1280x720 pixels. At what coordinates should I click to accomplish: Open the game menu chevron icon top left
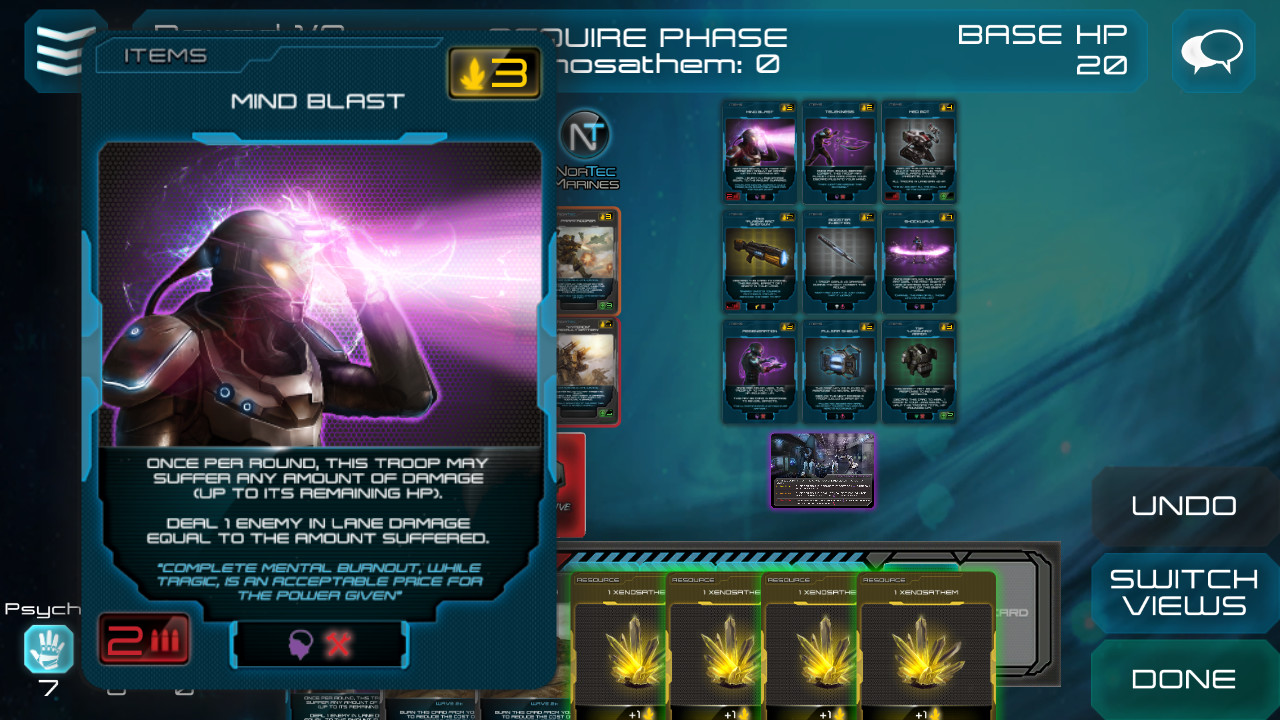[58, 52]
